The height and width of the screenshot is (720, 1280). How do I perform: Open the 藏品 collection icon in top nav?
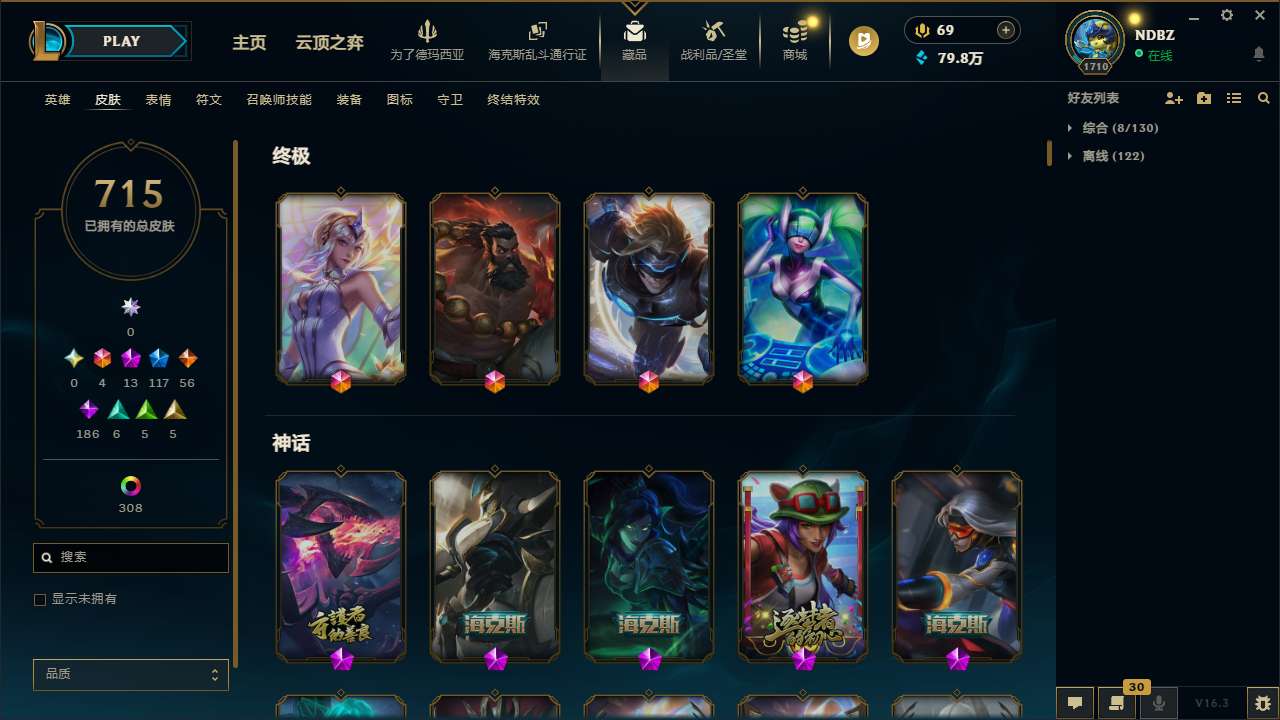pyautogui.click(x=633, y=40)
